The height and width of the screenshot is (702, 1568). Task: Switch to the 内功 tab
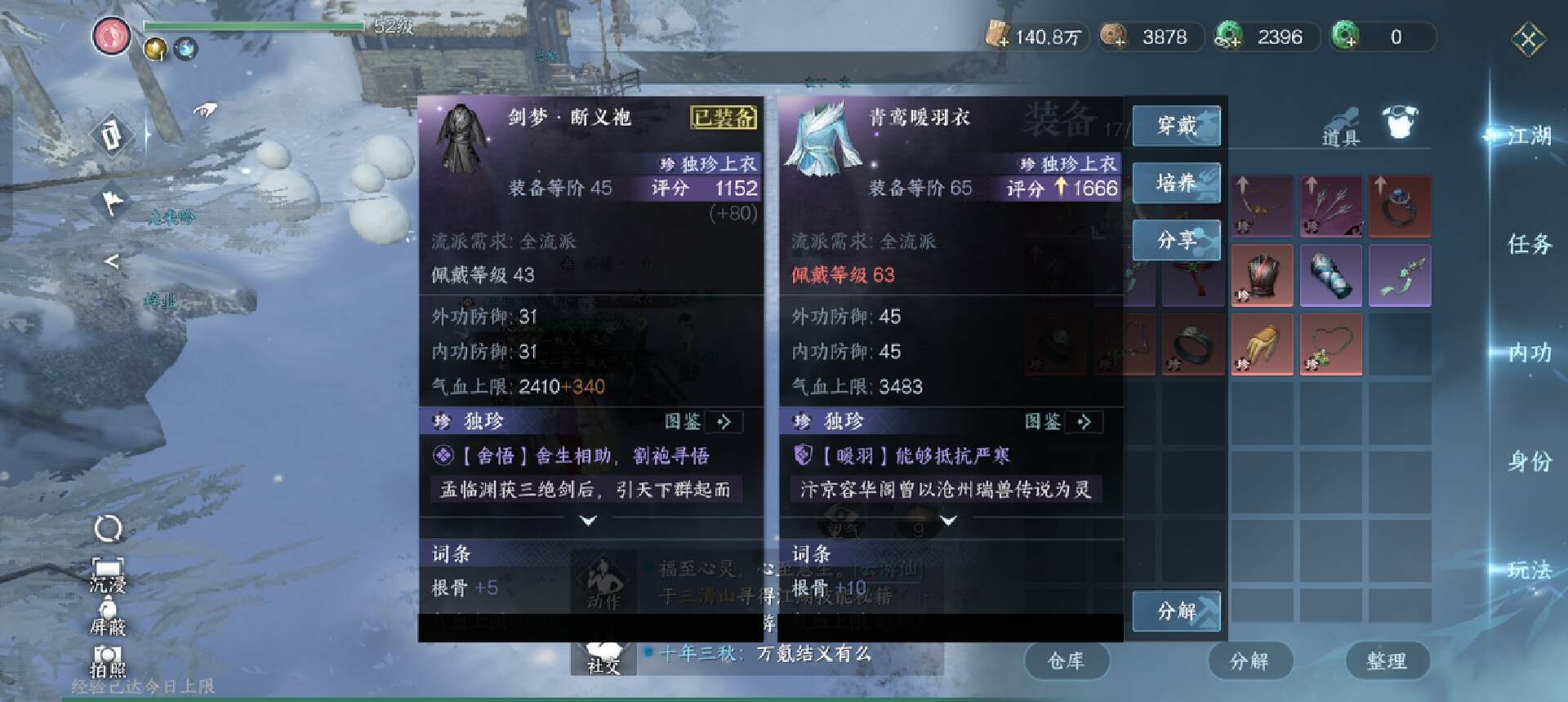tap(1529, 353)
